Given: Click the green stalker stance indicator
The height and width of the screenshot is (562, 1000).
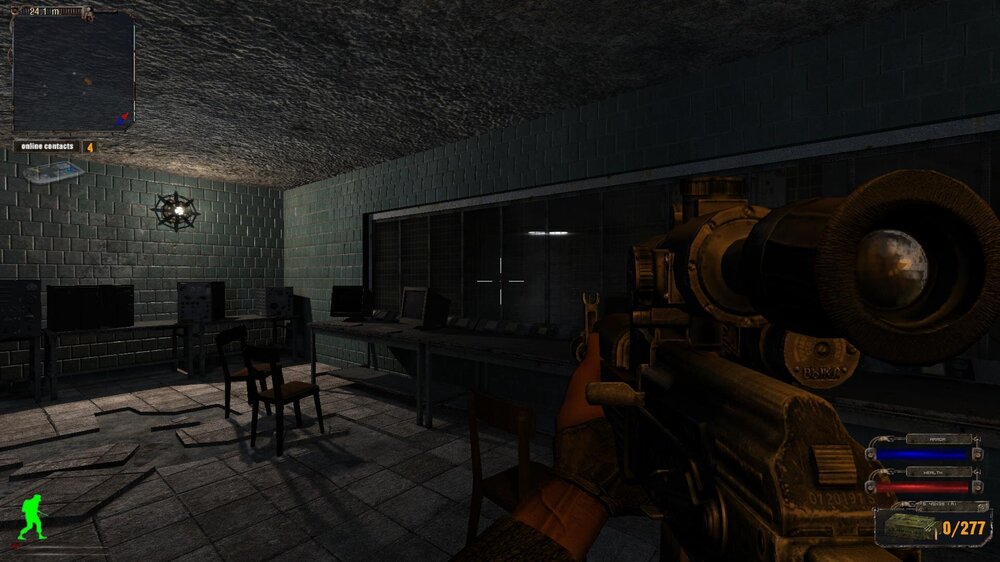Looking at the screenshot, I should (32, 517).
